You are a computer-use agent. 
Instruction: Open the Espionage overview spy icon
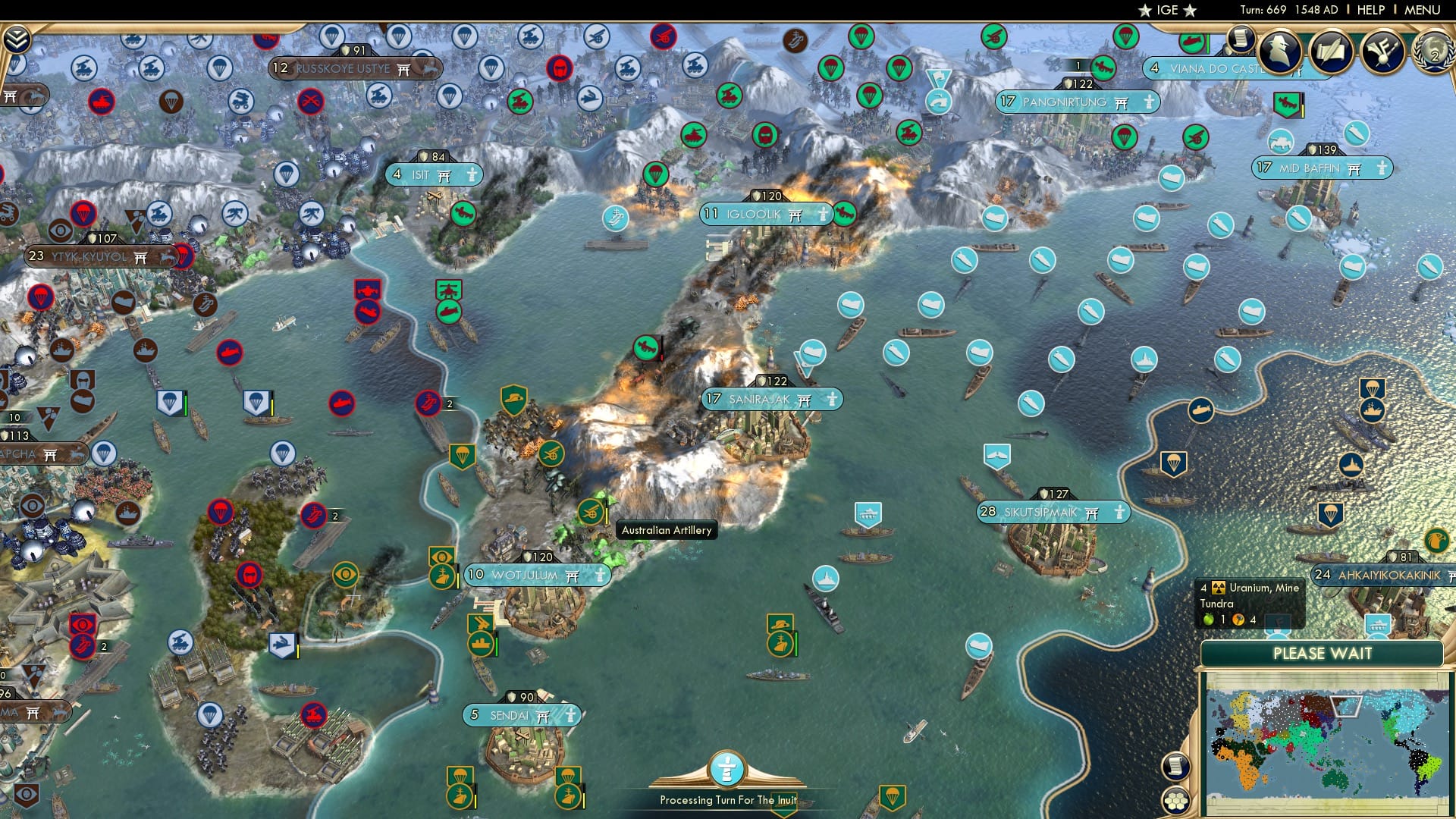coord(1280,52)
